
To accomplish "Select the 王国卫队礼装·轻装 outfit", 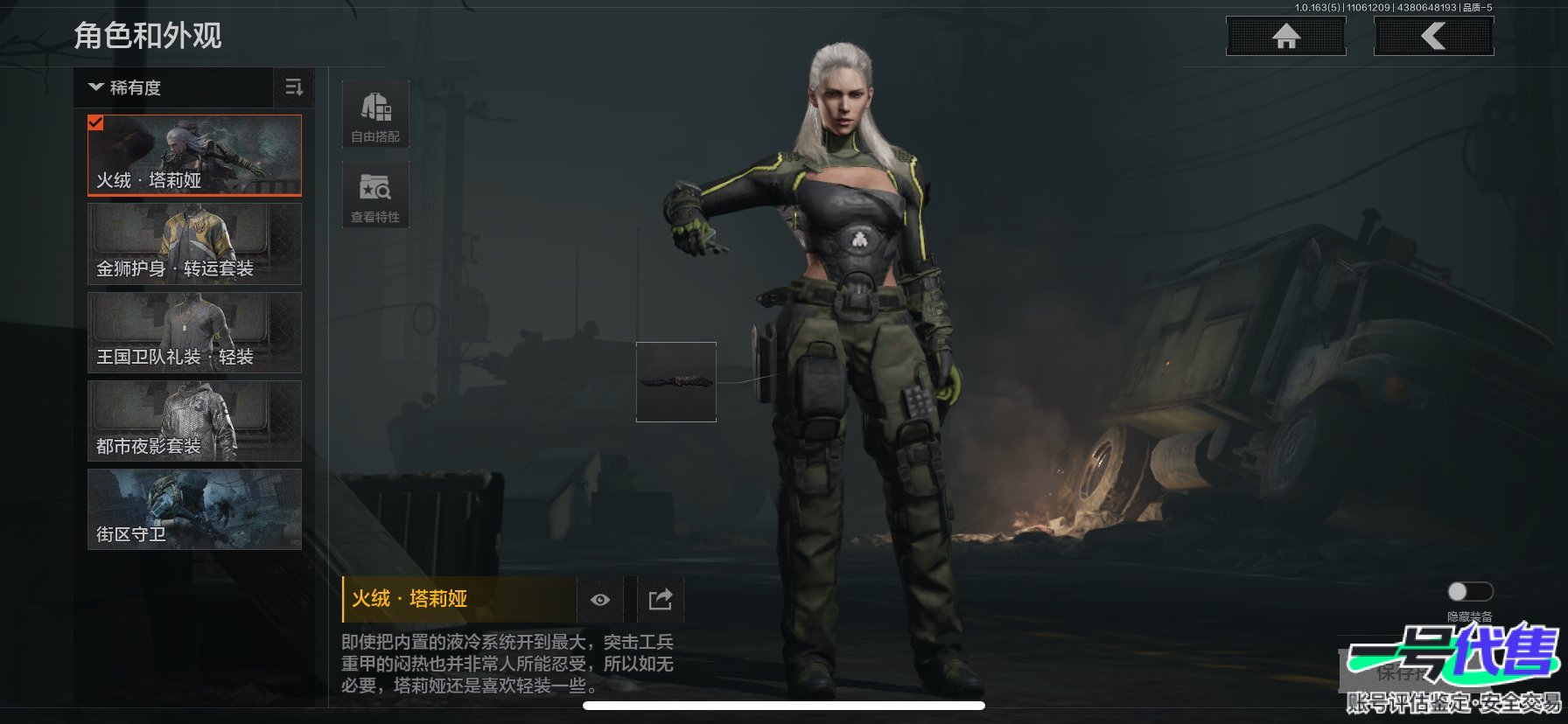I will pos(194,332).
